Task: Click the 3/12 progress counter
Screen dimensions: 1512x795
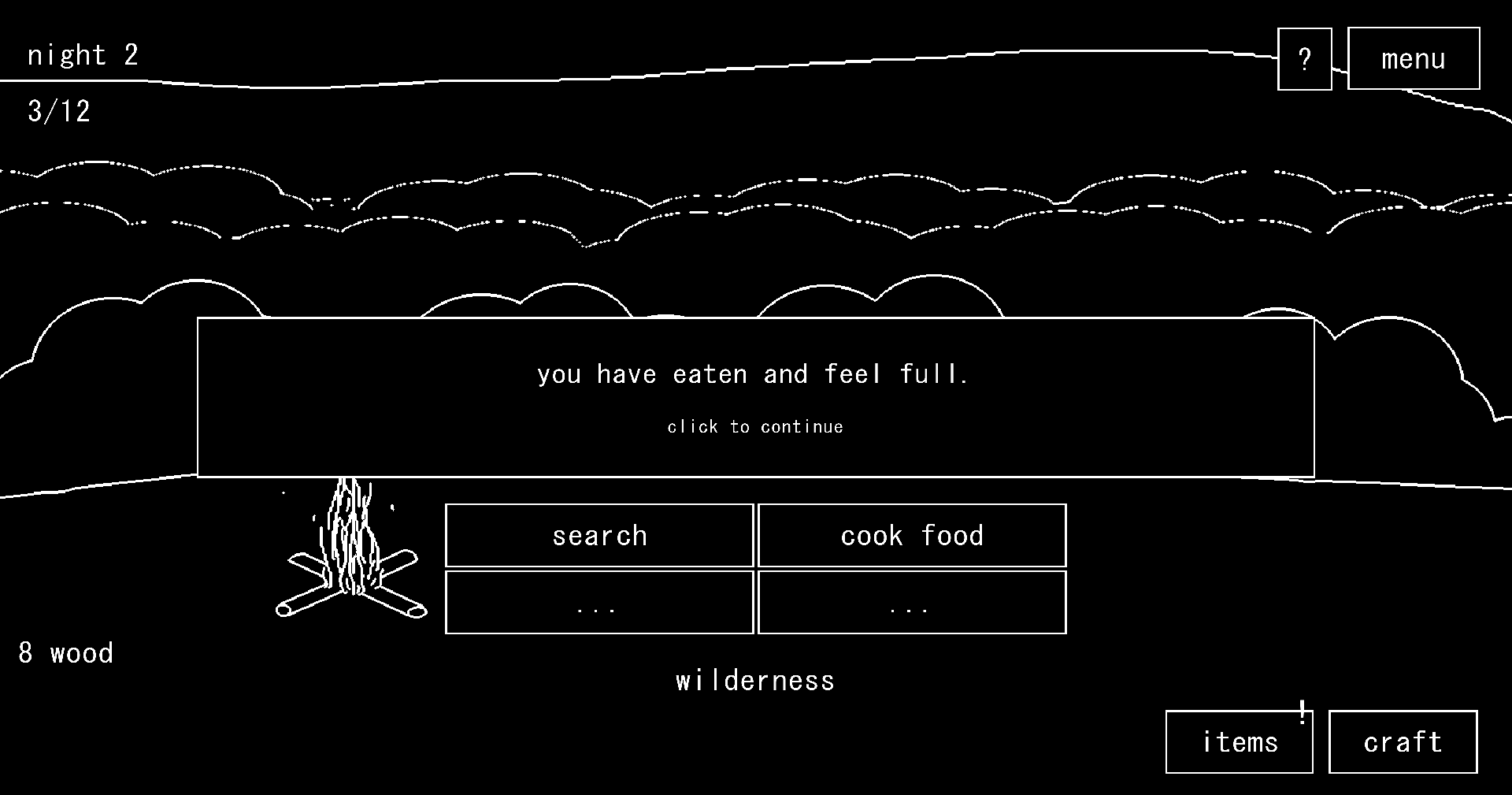Action: [57, 111]
